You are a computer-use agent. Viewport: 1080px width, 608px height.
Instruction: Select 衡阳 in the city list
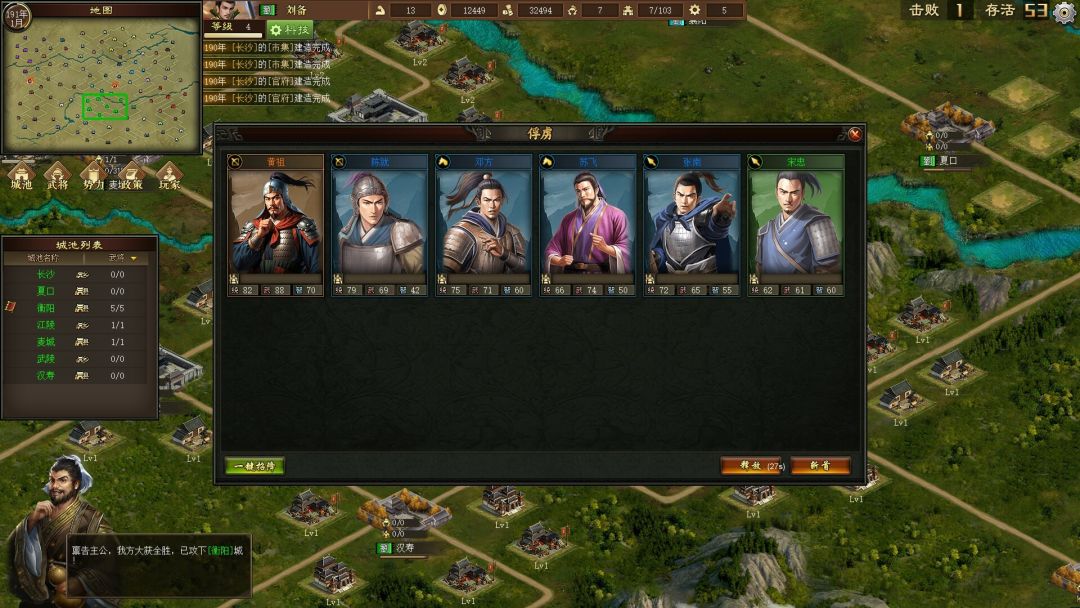pos(46,308)
